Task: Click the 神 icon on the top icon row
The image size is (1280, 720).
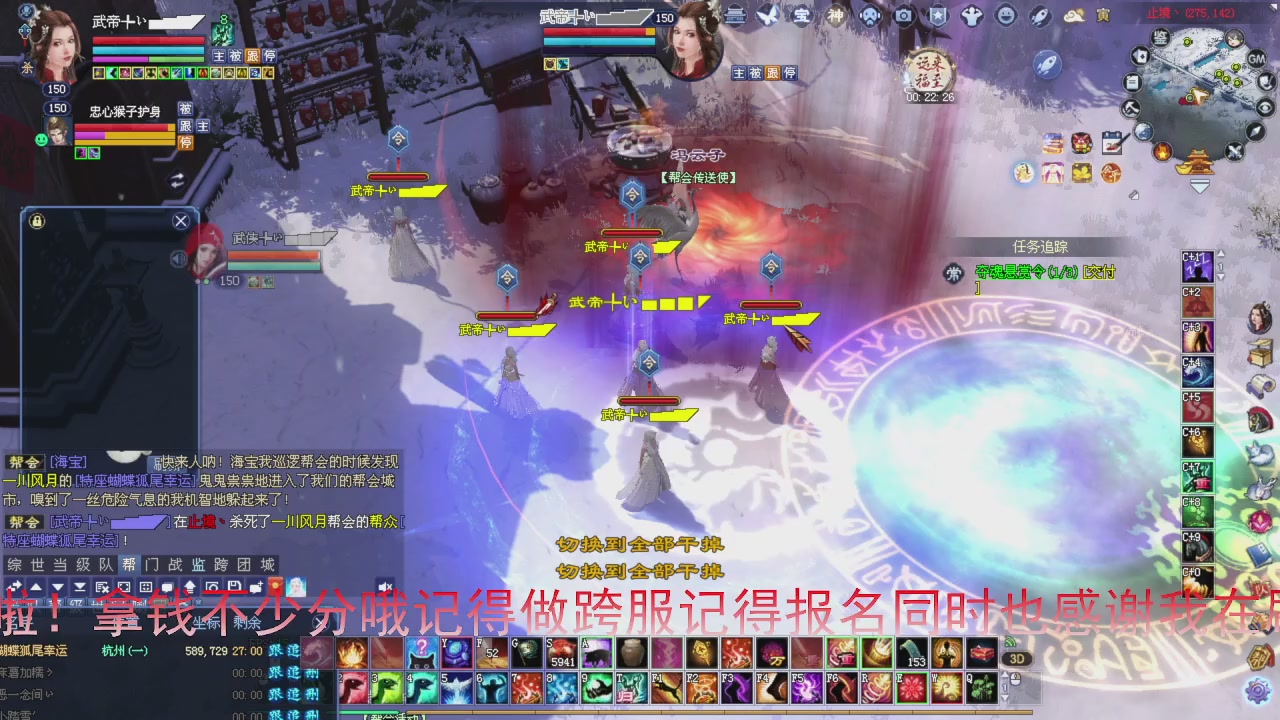Action: [835, 15]
